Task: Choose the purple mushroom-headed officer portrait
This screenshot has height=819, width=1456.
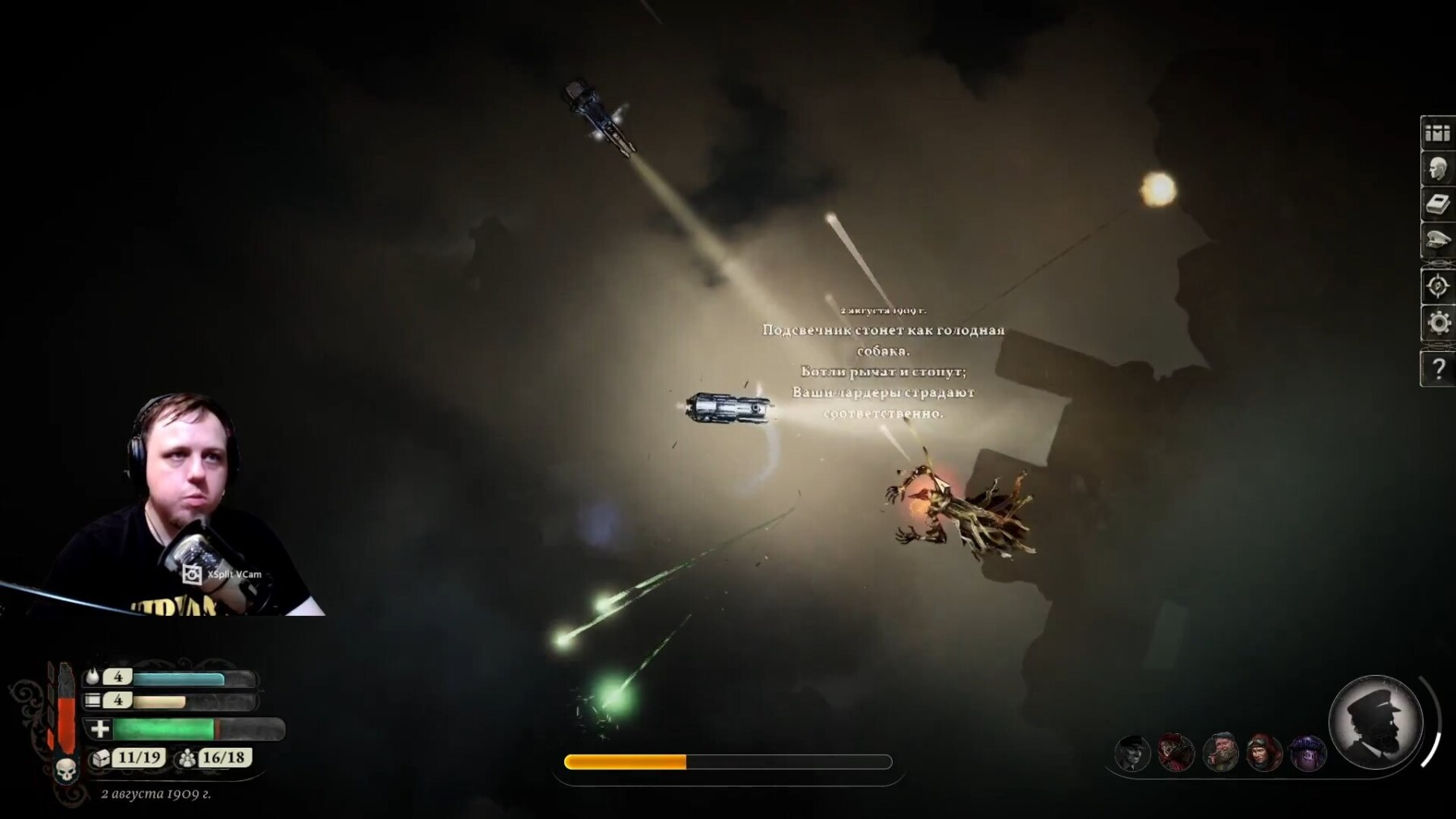Action: 1308,753
